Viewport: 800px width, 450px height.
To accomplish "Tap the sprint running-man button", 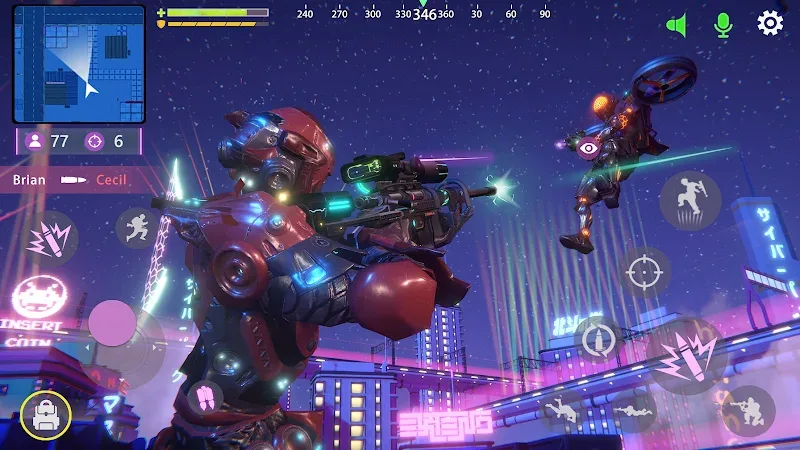I will pyautogui.click(x=137, y=228).
